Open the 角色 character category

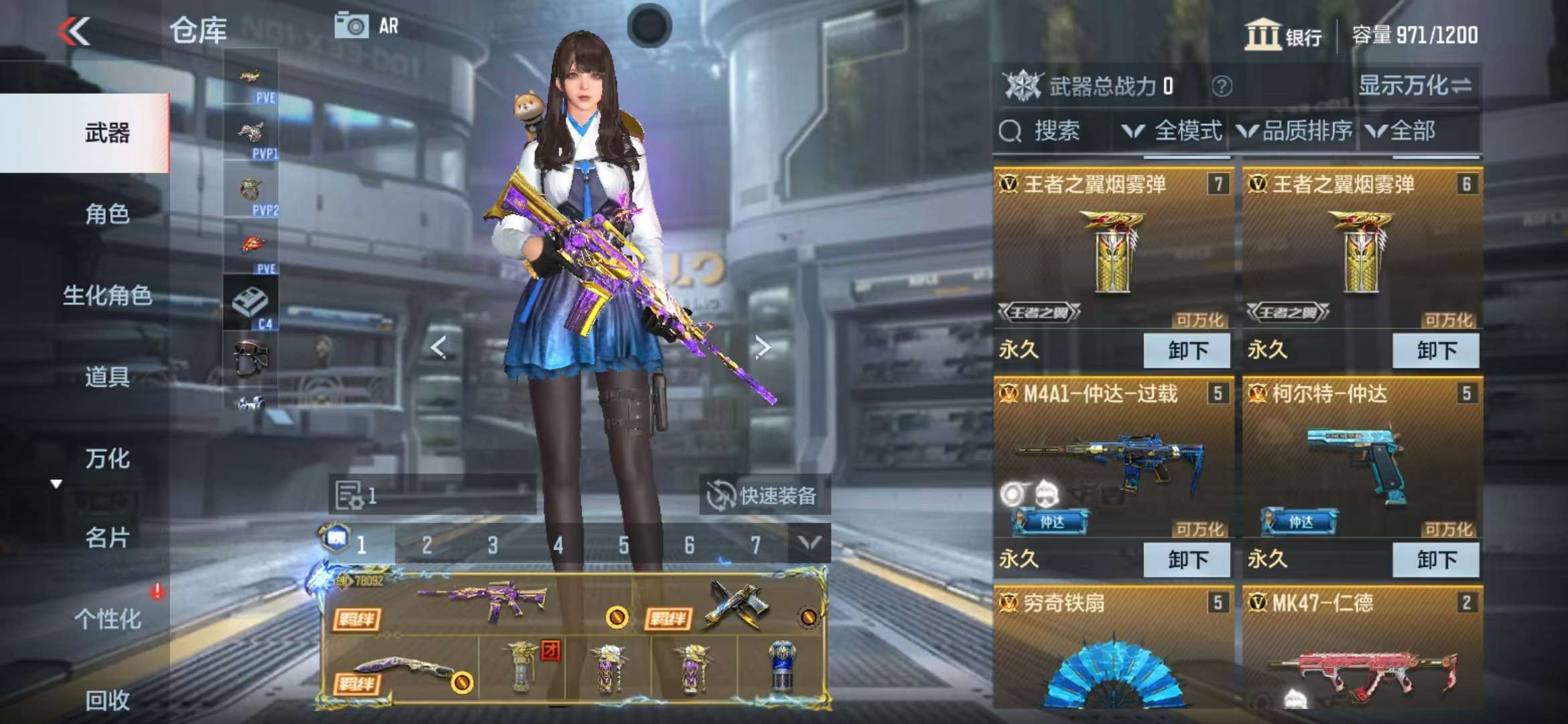(x=107, y=215)
